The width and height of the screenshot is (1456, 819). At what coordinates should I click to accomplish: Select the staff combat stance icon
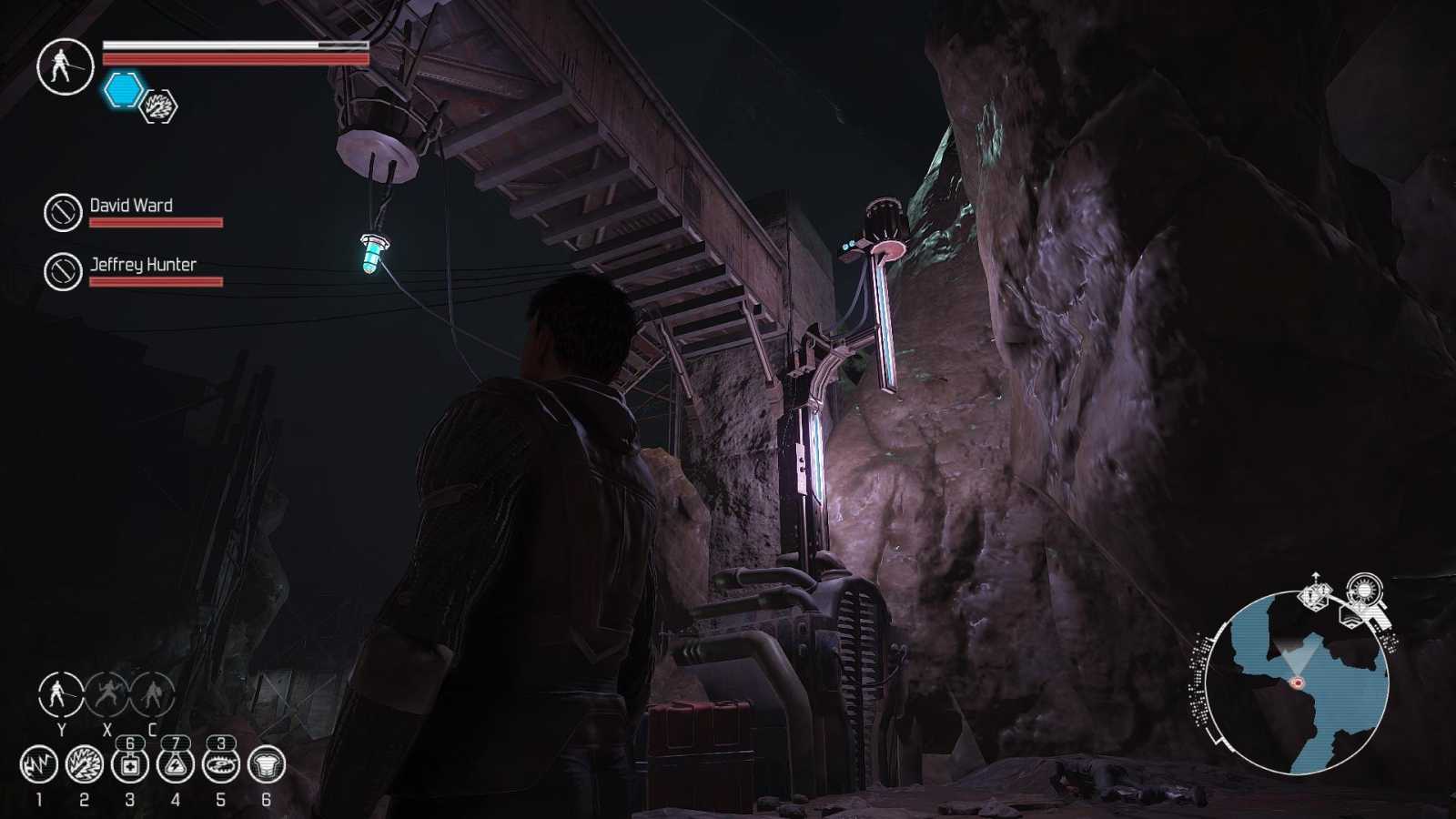pyautogui.click(x=61, y=694)
